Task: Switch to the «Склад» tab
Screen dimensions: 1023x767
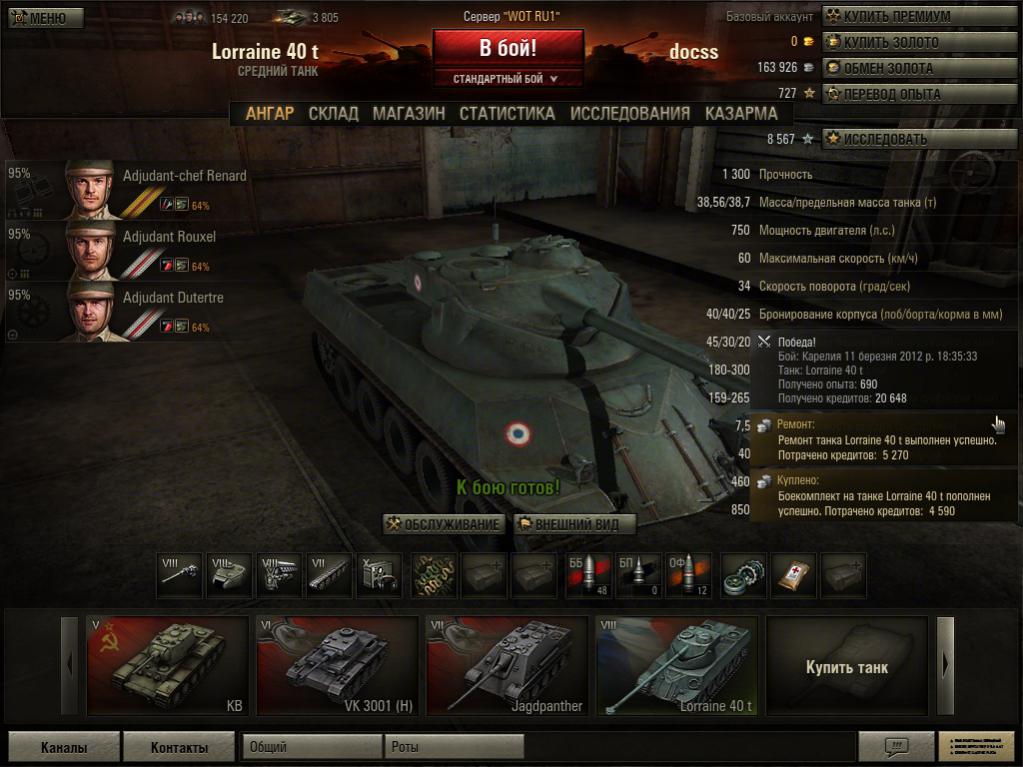Action: (333, 114)
